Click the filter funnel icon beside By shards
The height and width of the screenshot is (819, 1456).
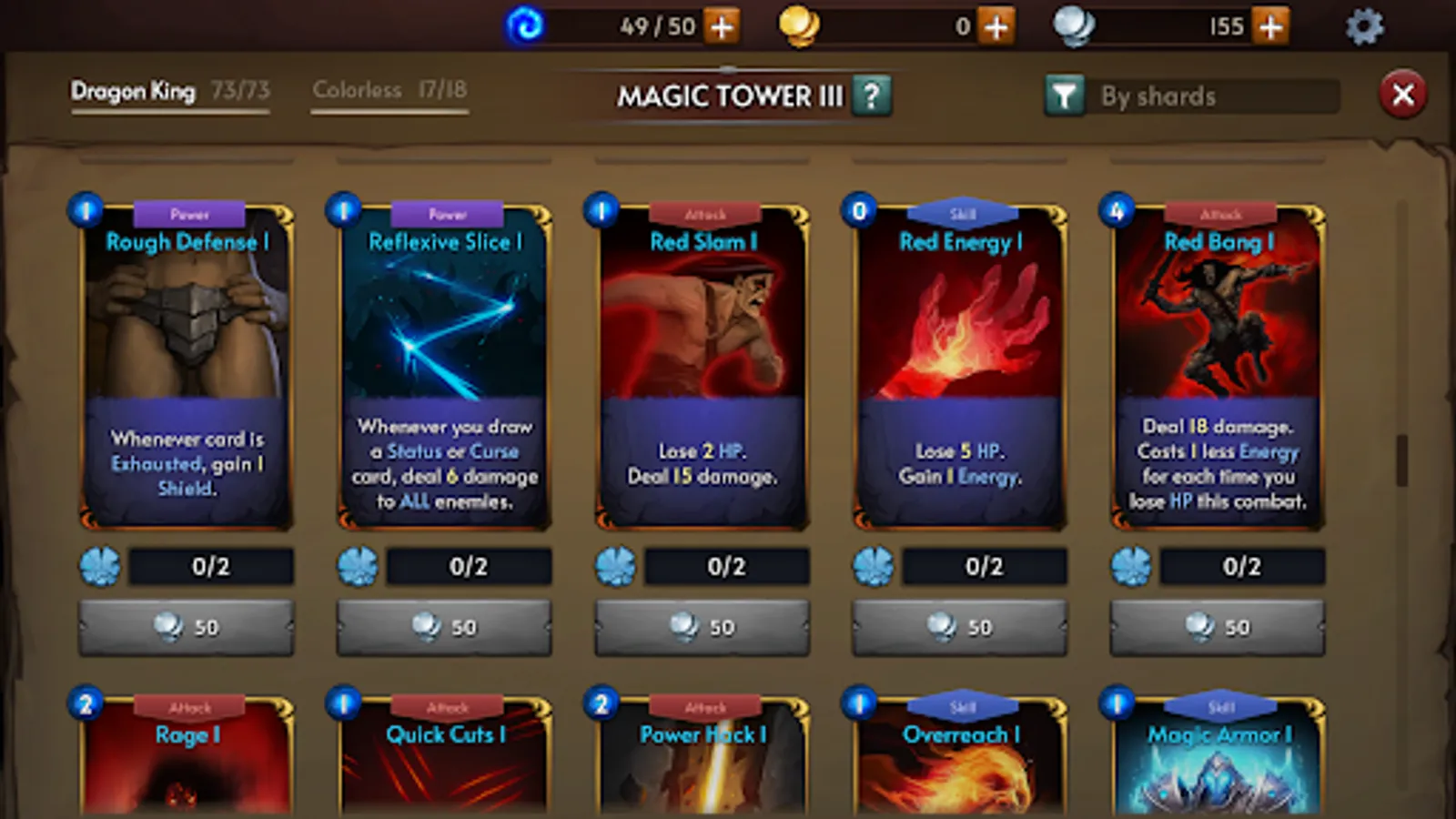coord(1067,95)
